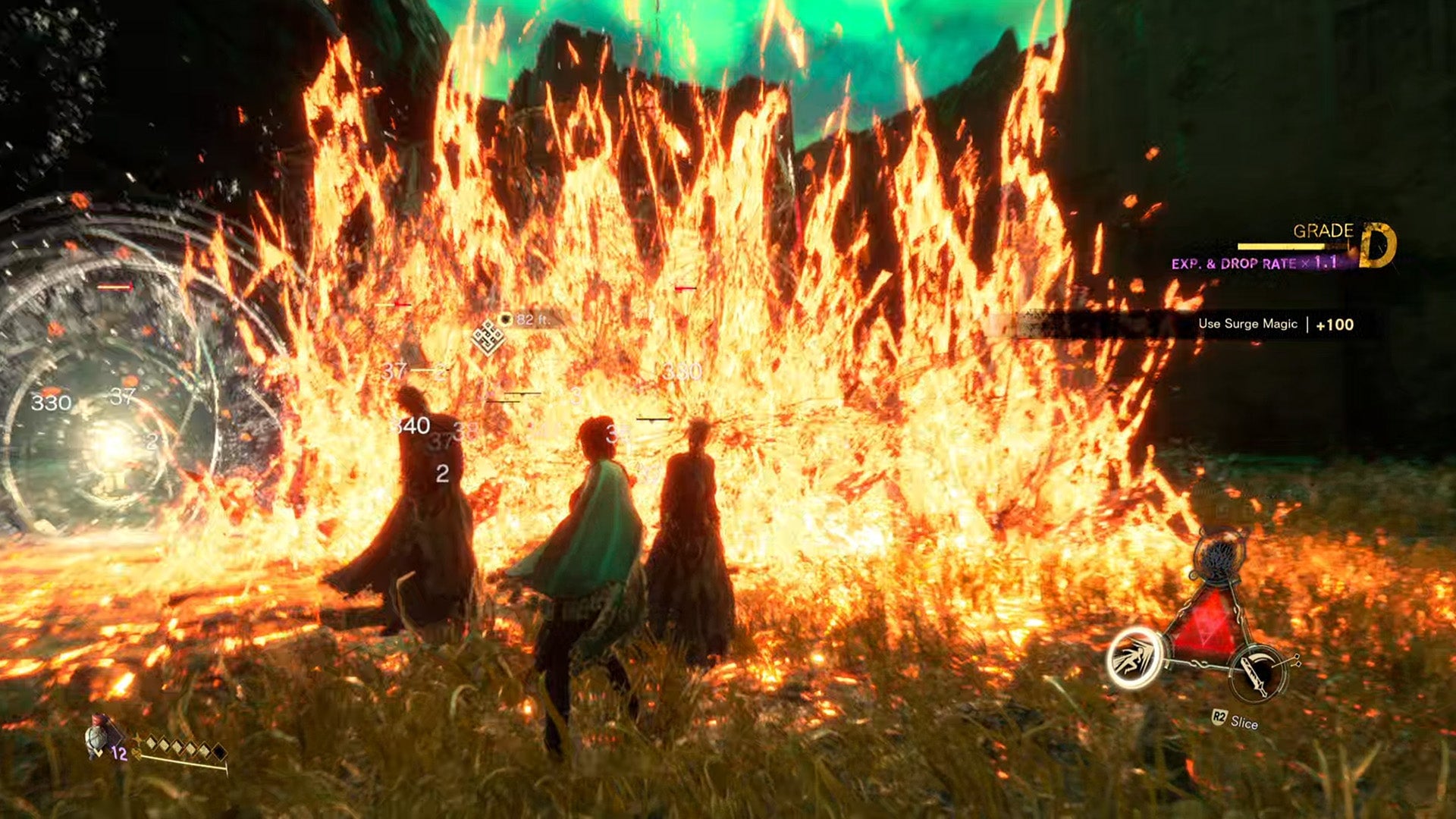
Task: Select the Slice sword ability icon
Action: point(1259,675)
